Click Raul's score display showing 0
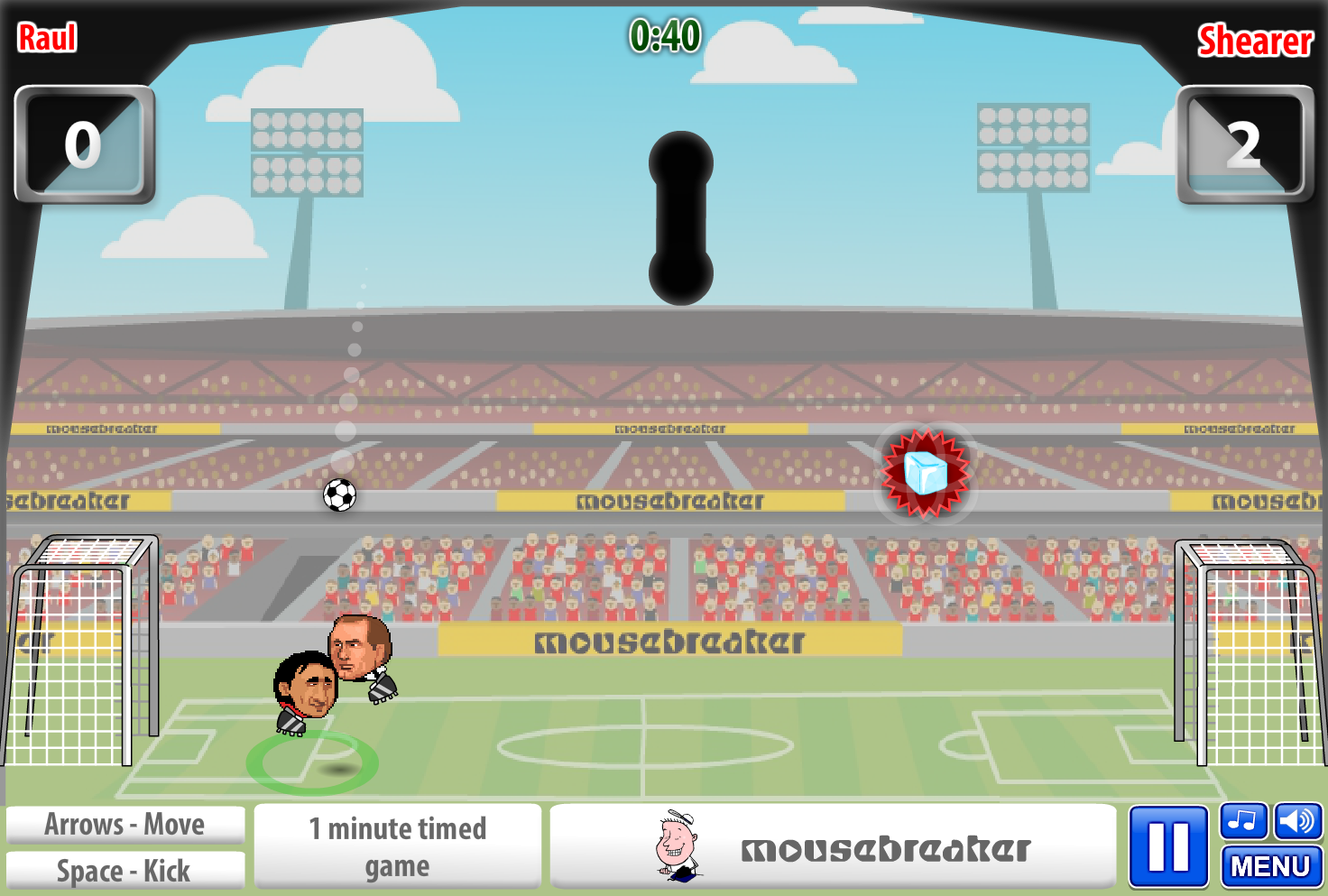Screen dimensions: 1328x896 click(84, 145)
